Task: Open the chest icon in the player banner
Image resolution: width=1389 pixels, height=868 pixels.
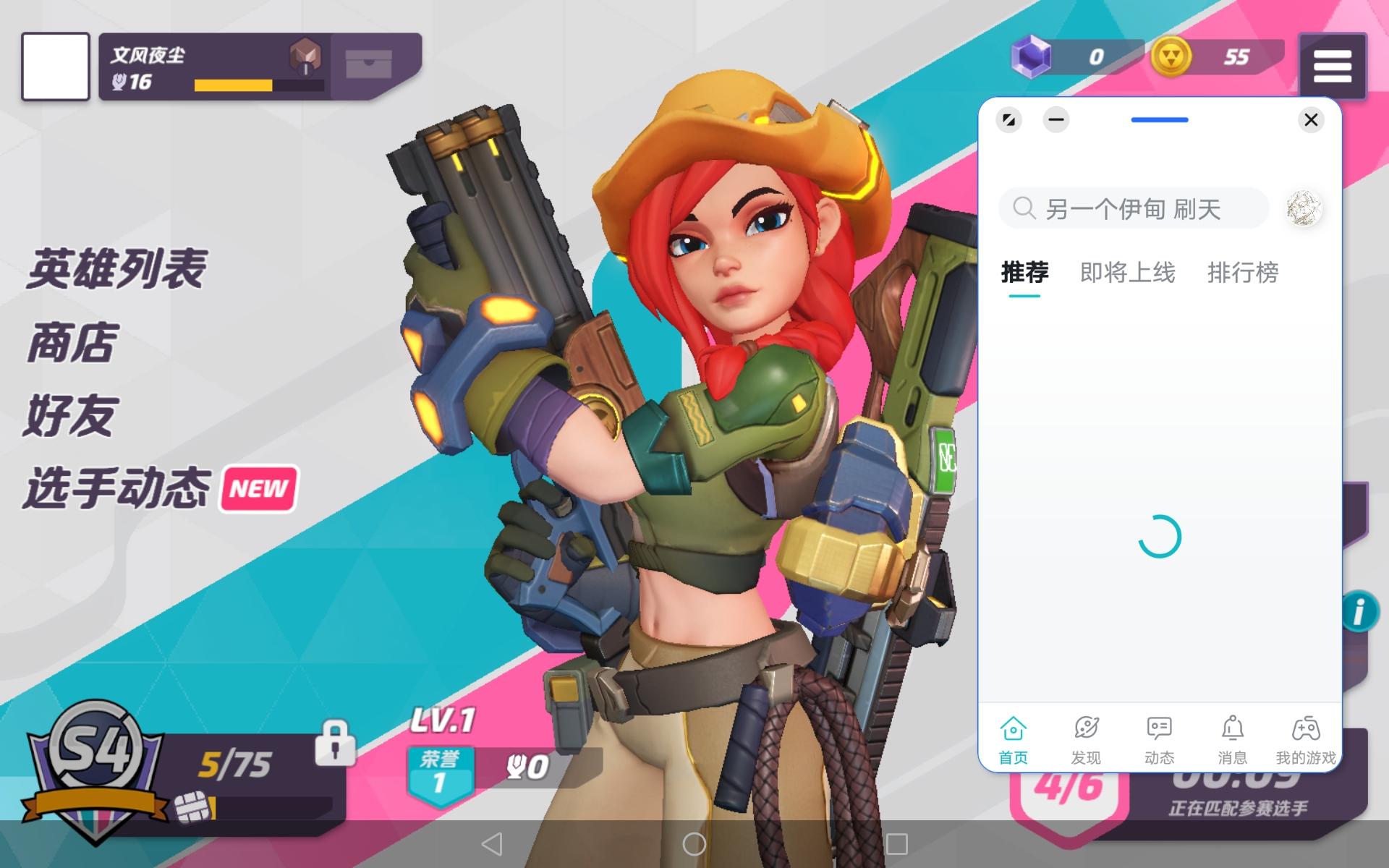Action: (x=370, y=64)
